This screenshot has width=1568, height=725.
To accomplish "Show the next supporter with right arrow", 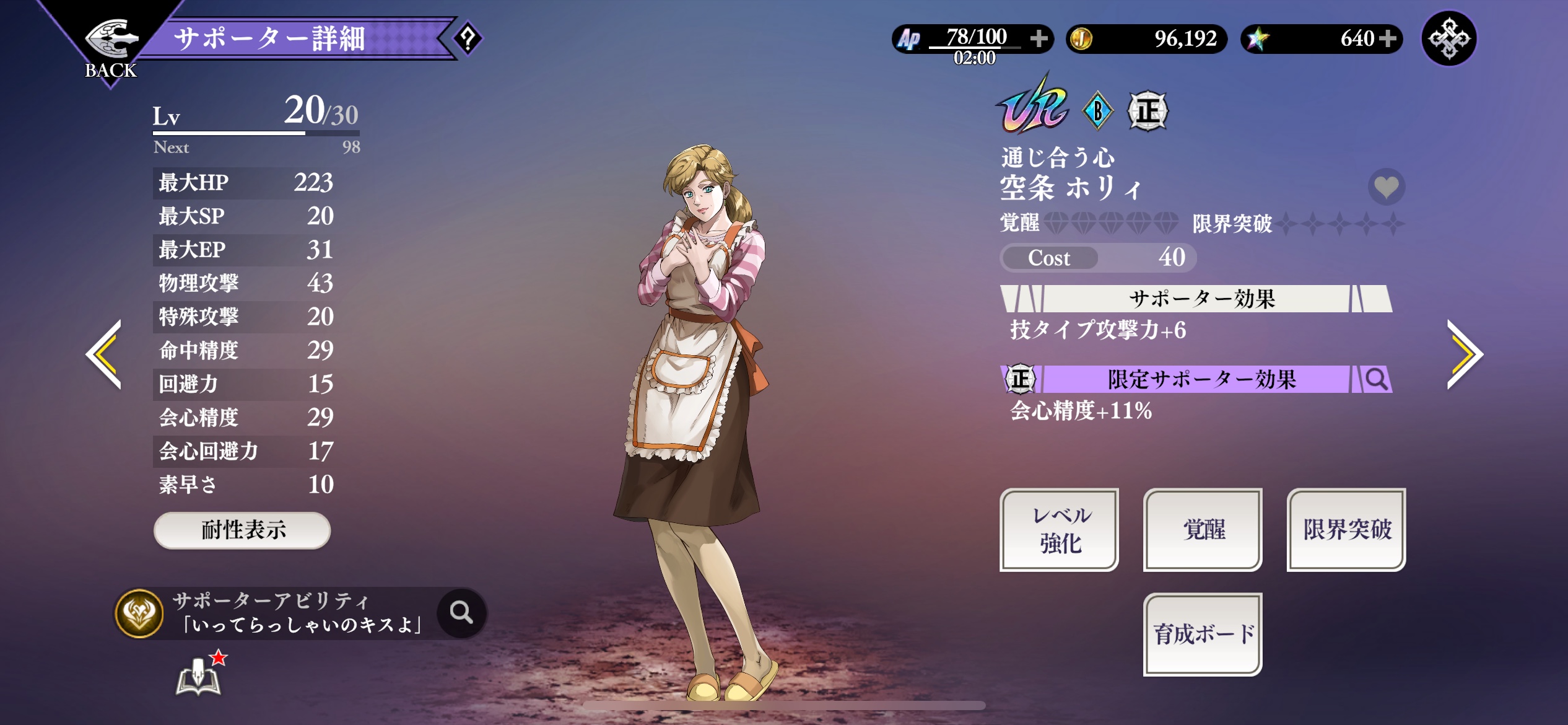I will click(1464, 354).
